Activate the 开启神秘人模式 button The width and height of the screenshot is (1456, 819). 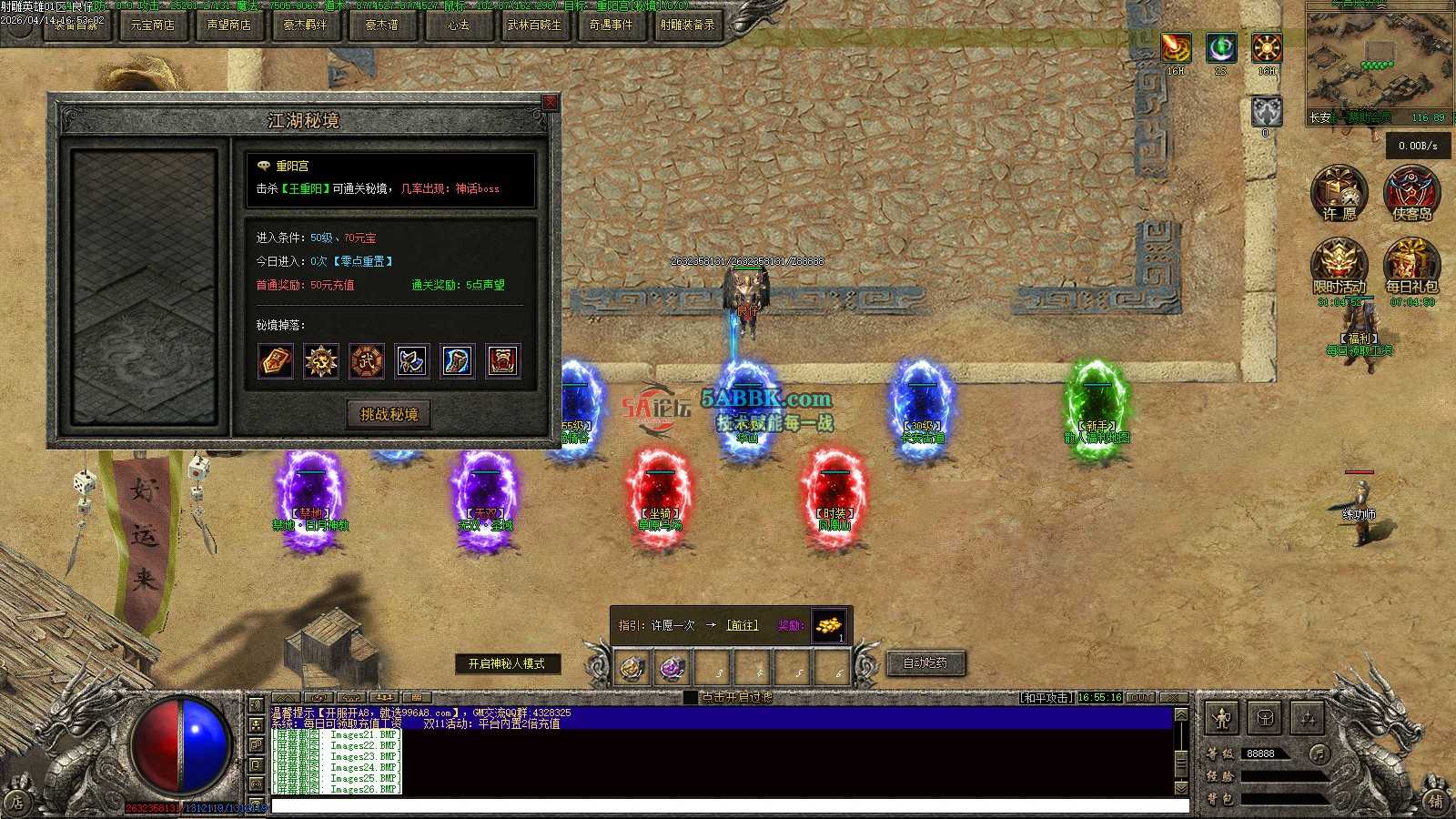506,664
